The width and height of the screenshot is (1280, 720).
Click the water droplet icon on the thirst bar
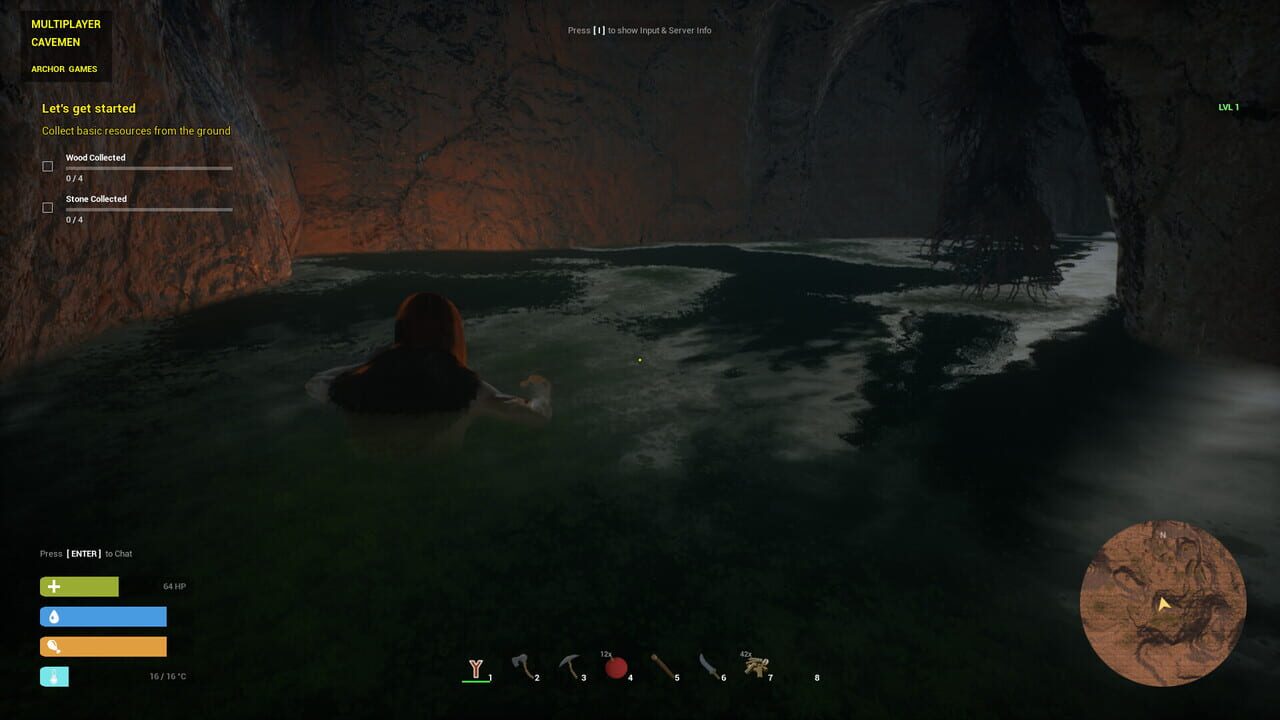pos(52,616)
